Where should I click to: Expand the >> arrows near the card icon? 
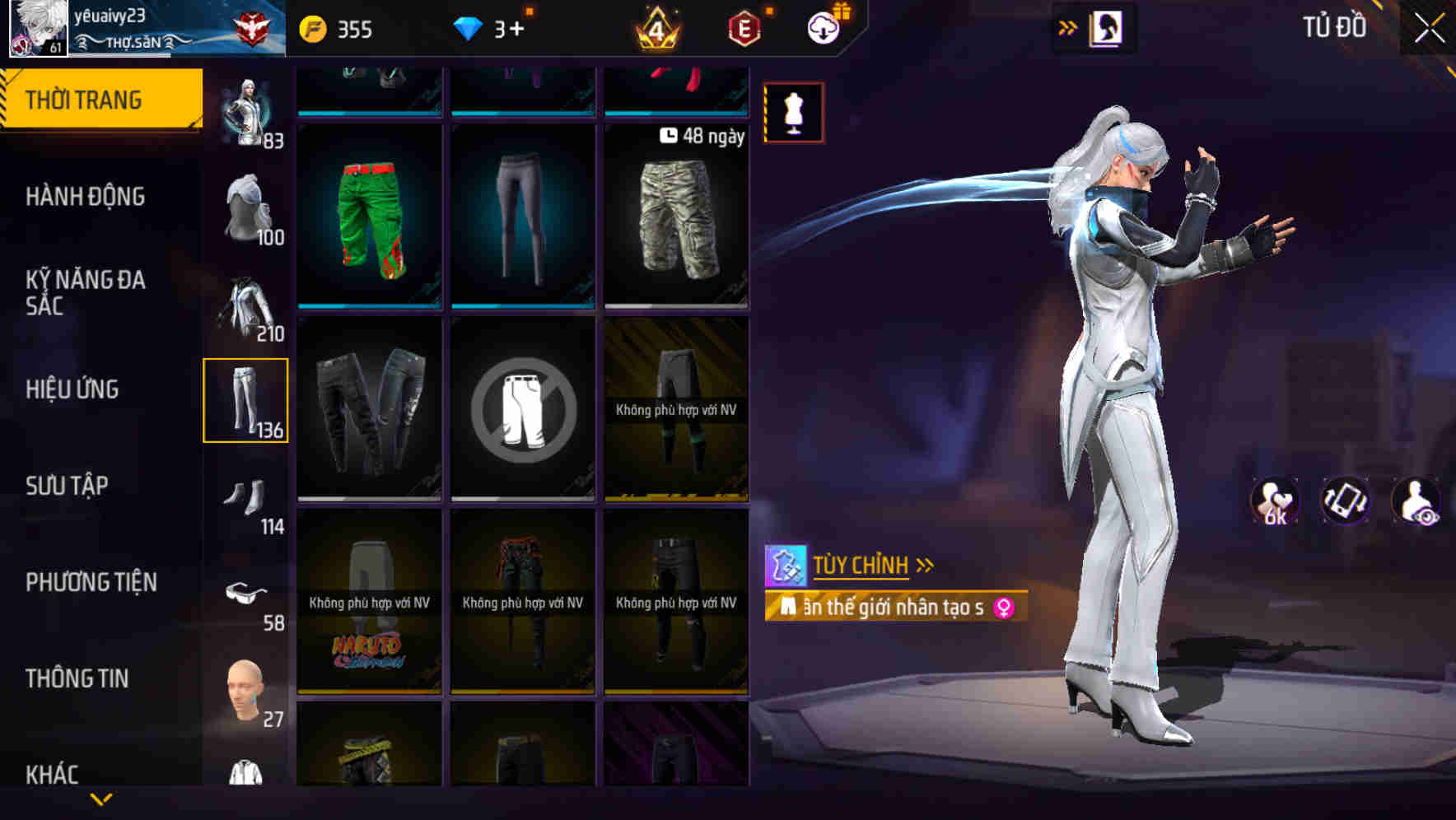click(1069, 26)
